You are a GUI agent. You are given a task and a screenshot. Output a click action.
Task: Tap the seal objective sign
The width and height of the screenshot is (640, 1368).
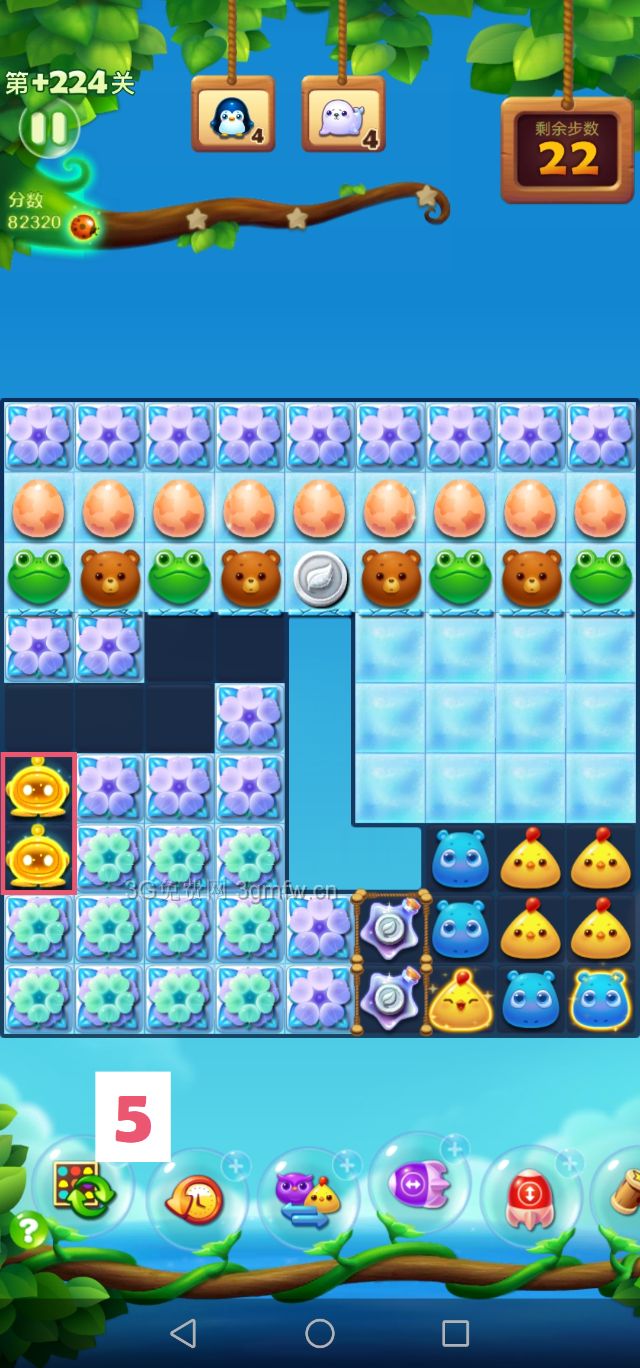(342, 117)
